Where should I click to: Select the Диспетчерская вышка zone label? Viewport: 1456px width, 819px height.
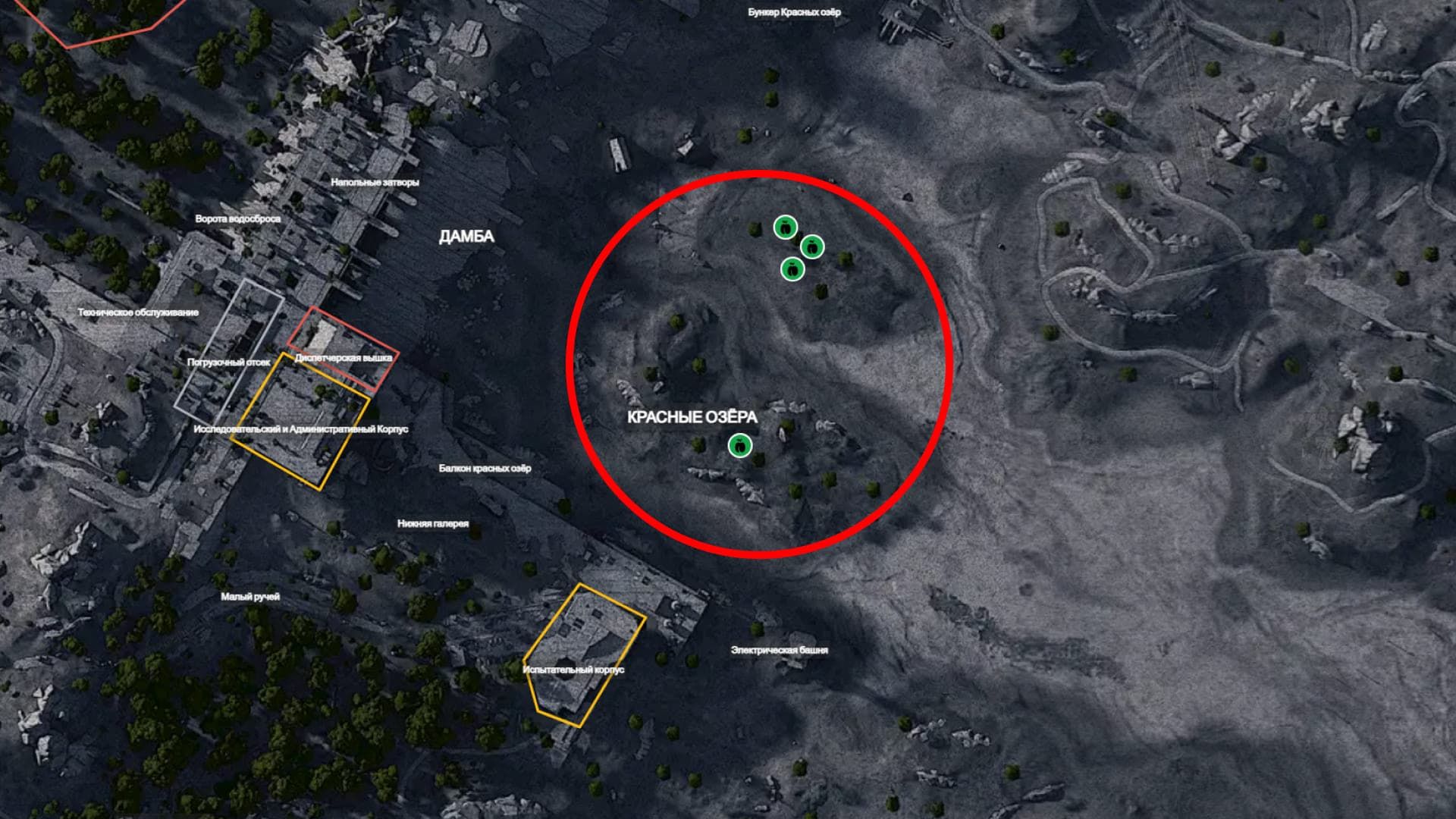click(344, 357)
